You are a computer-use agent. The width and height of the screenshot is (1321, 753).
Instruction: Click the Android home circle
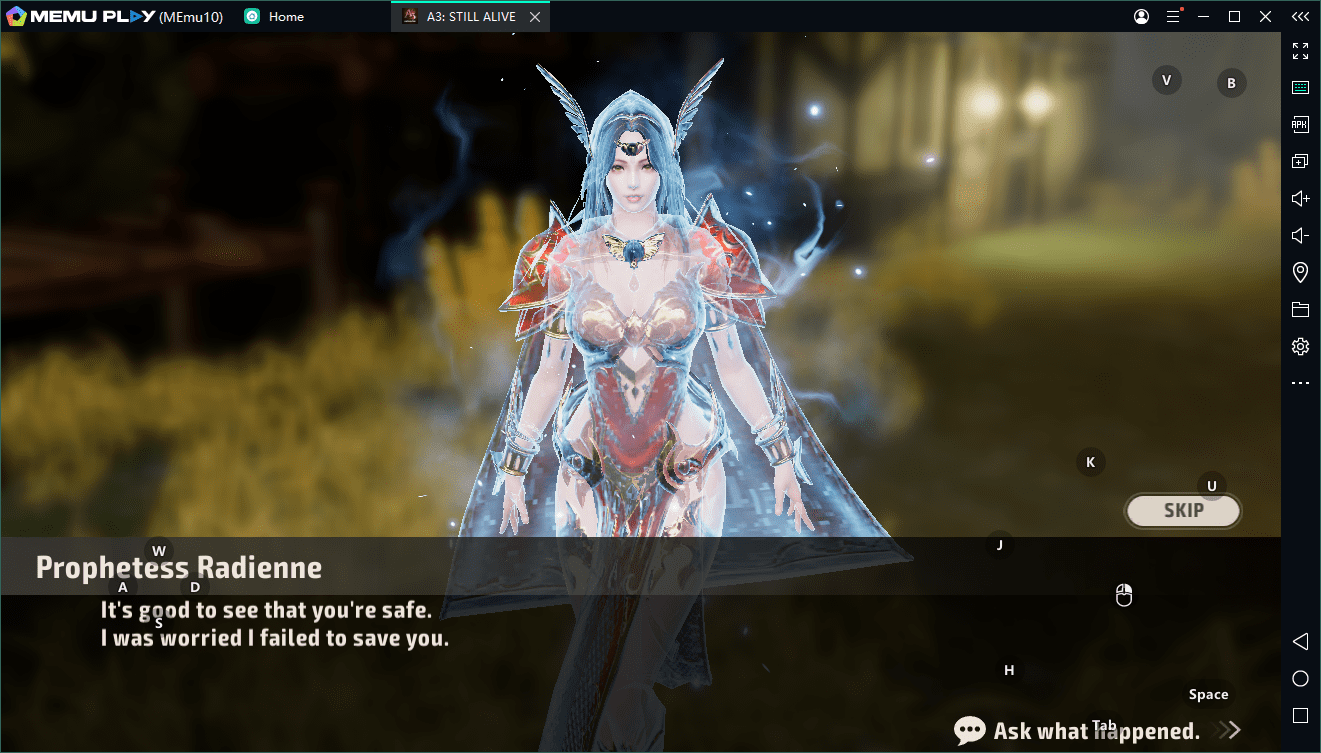(1300, 679)
